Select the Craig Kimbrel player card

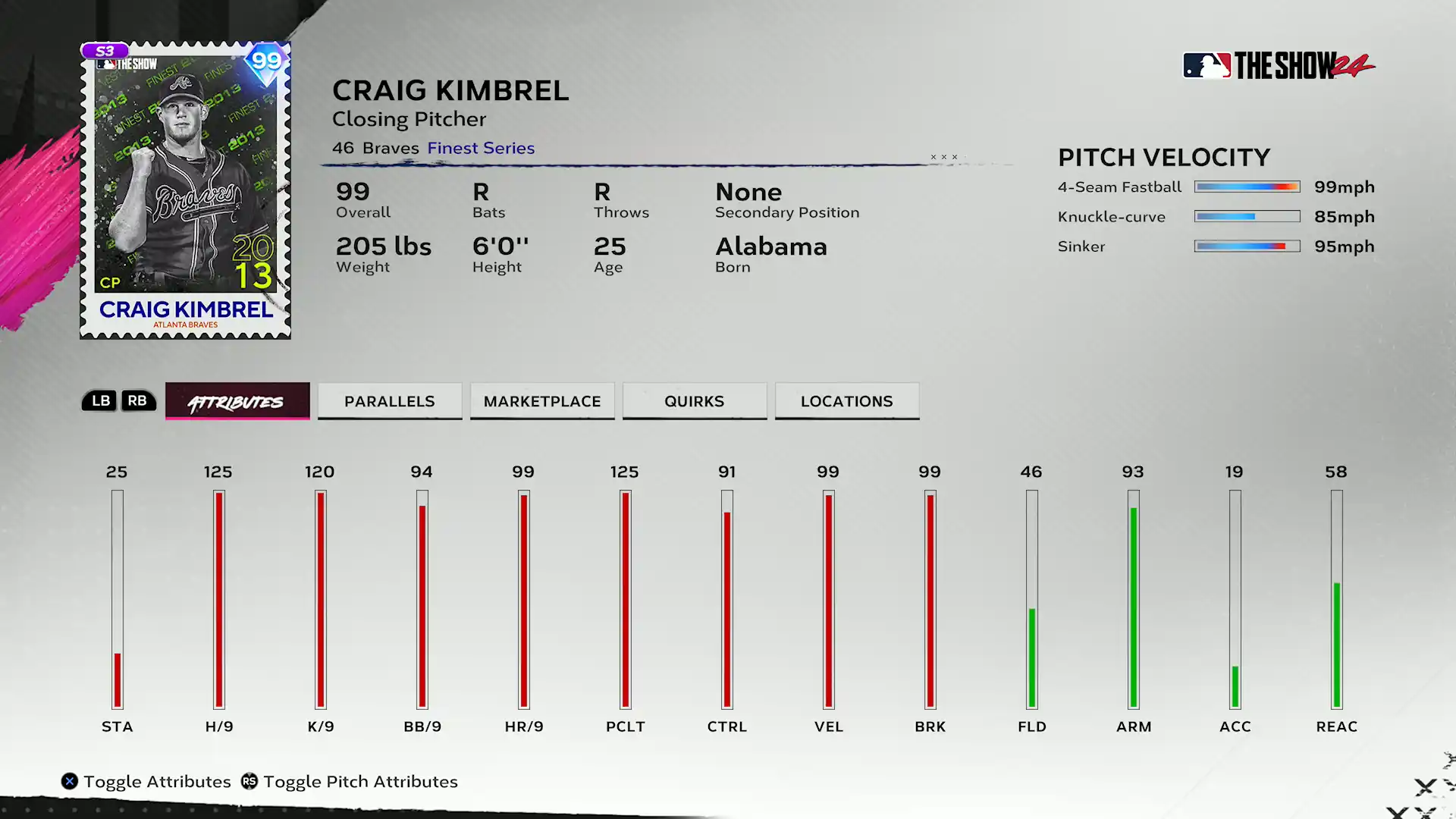coord(186,190)
